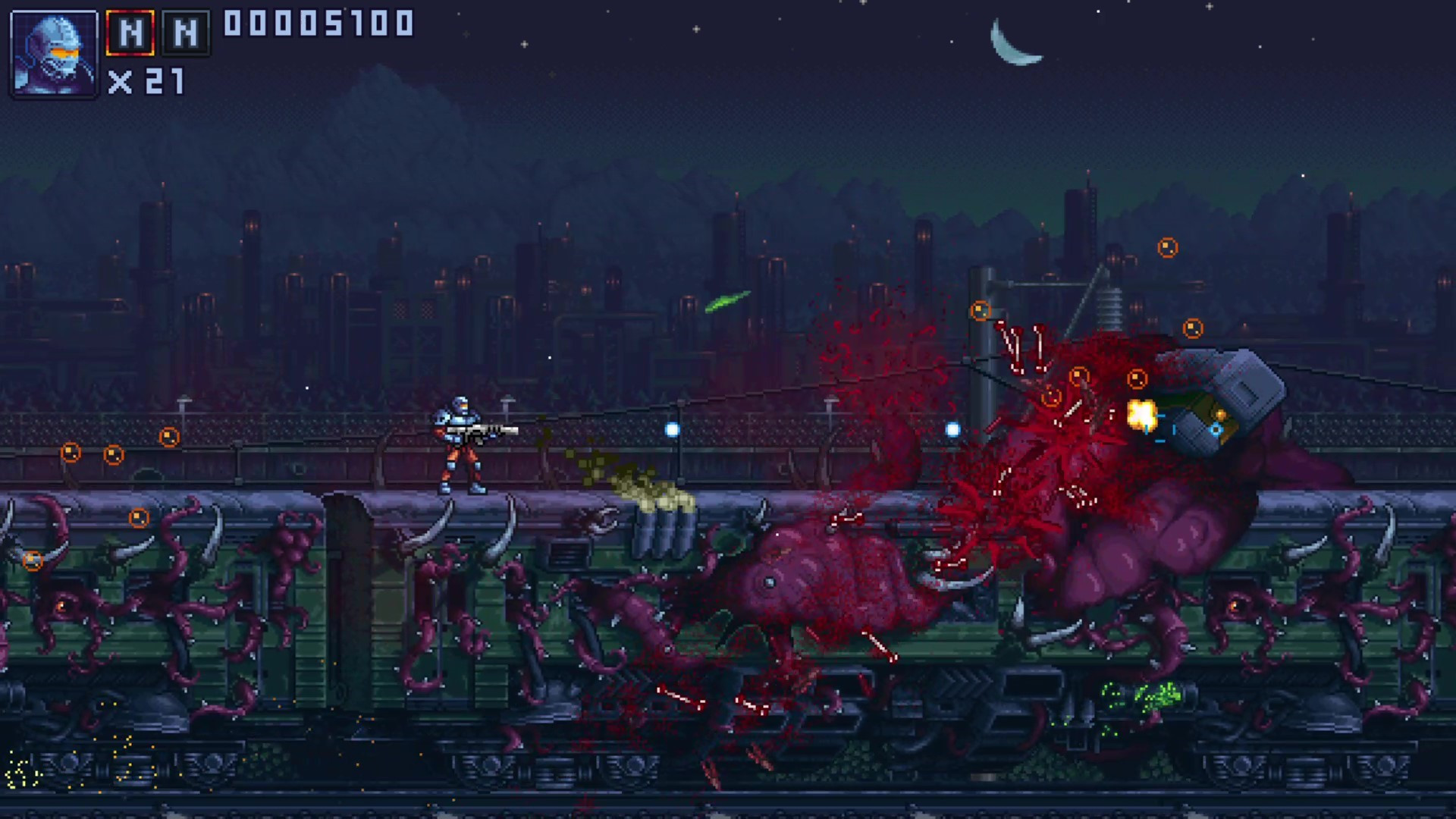
Task: Toggle the blue targeting reticle on the turret
Action: pos(1215,429)
